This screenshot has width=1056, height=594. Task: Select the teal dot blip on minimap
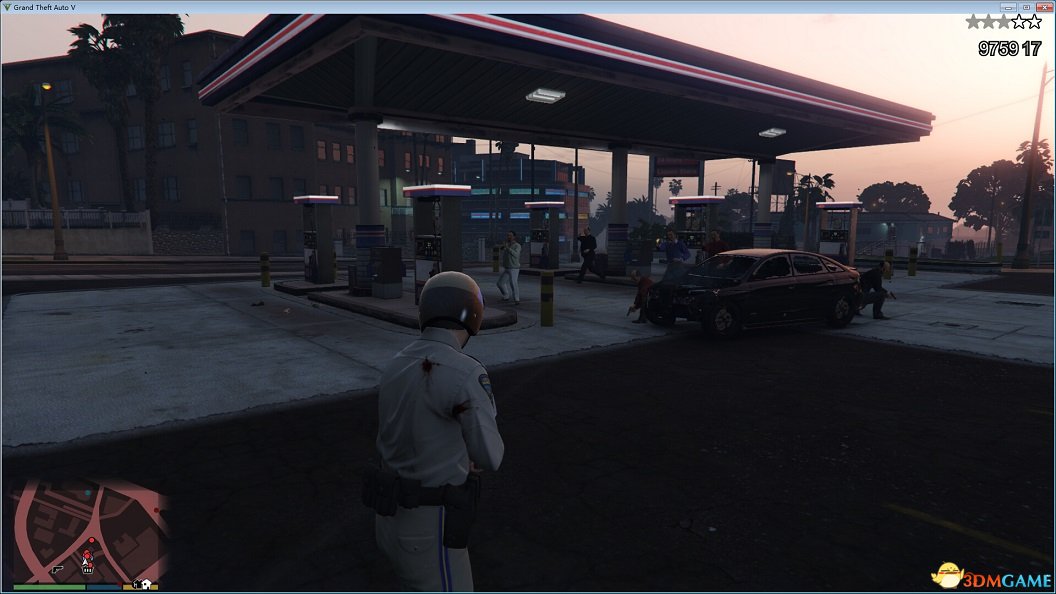coord(87,494)
